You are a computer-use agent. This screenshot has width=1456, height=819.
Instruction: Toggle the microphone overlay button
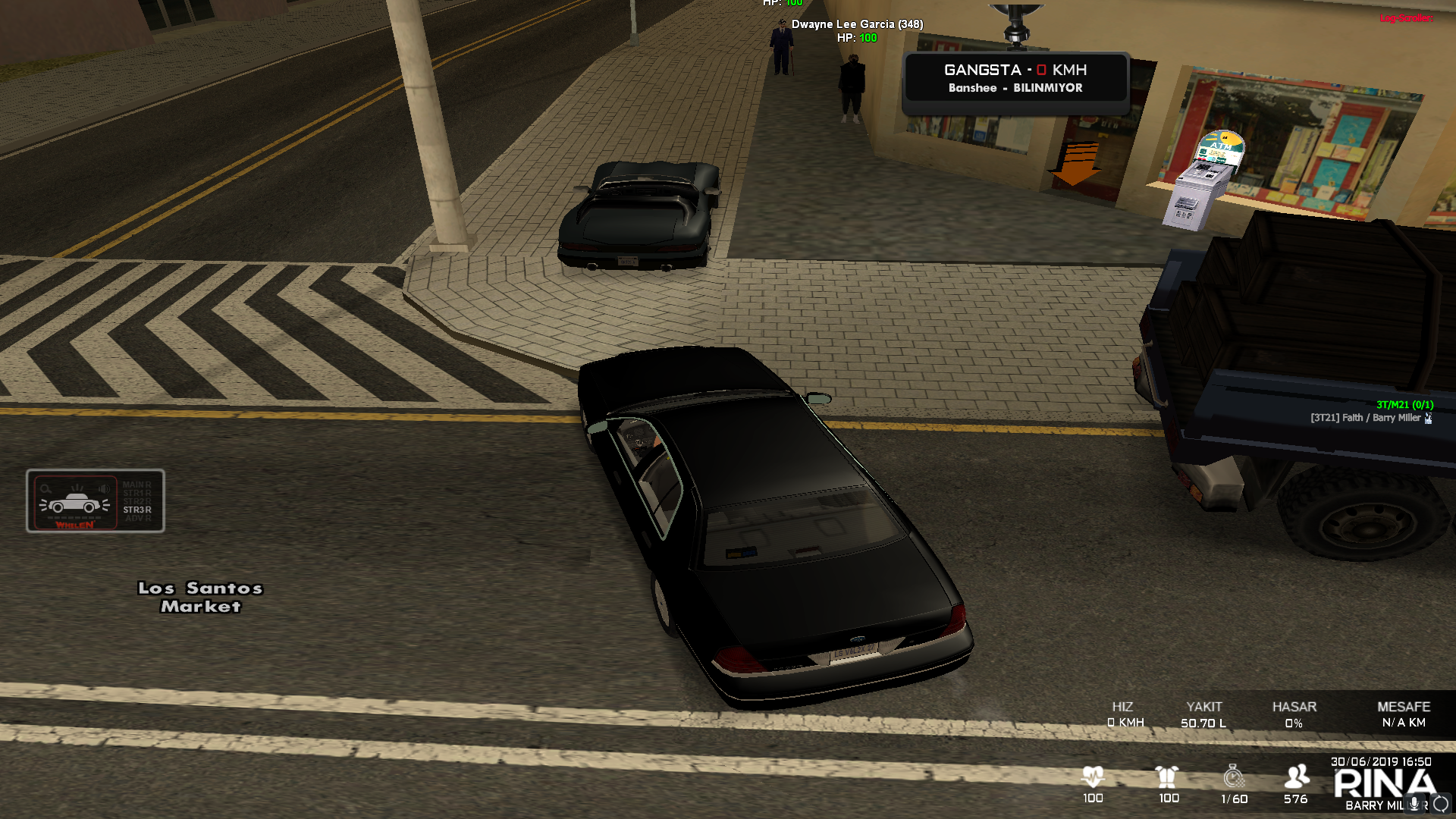[1414, 805]
